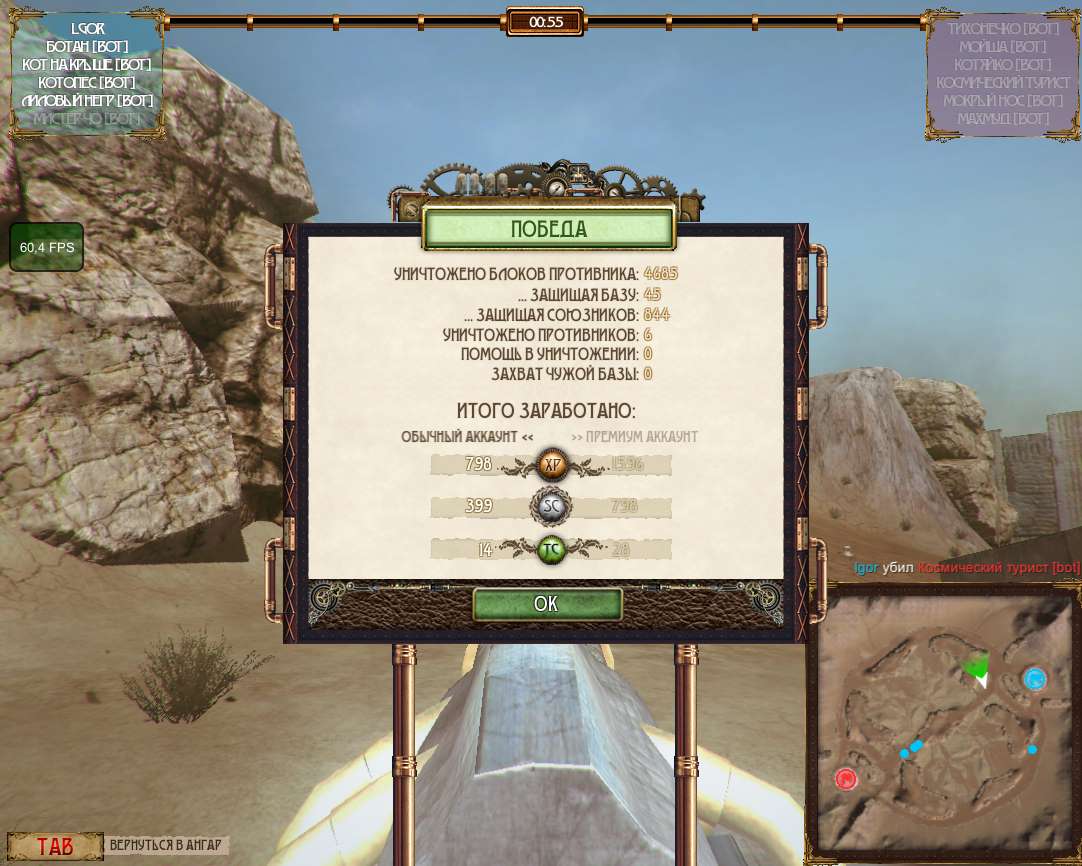Image resolution: width=1082 pixels, height=866 pixels.
Task: Click the minimap
Action: coord(943,720)
